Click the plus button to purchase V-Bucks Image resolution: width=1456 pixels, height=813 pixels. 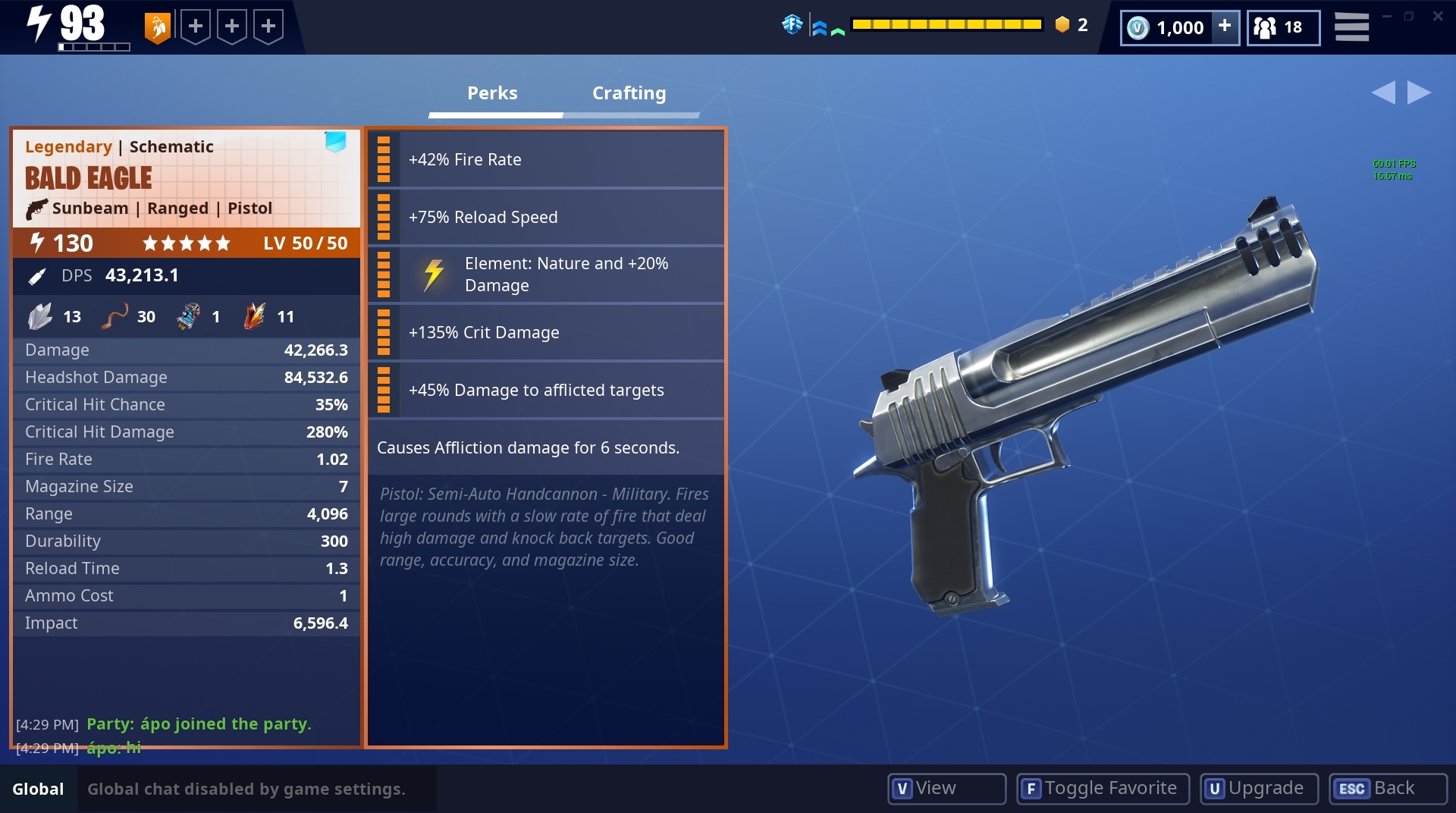click(1223, 27)
